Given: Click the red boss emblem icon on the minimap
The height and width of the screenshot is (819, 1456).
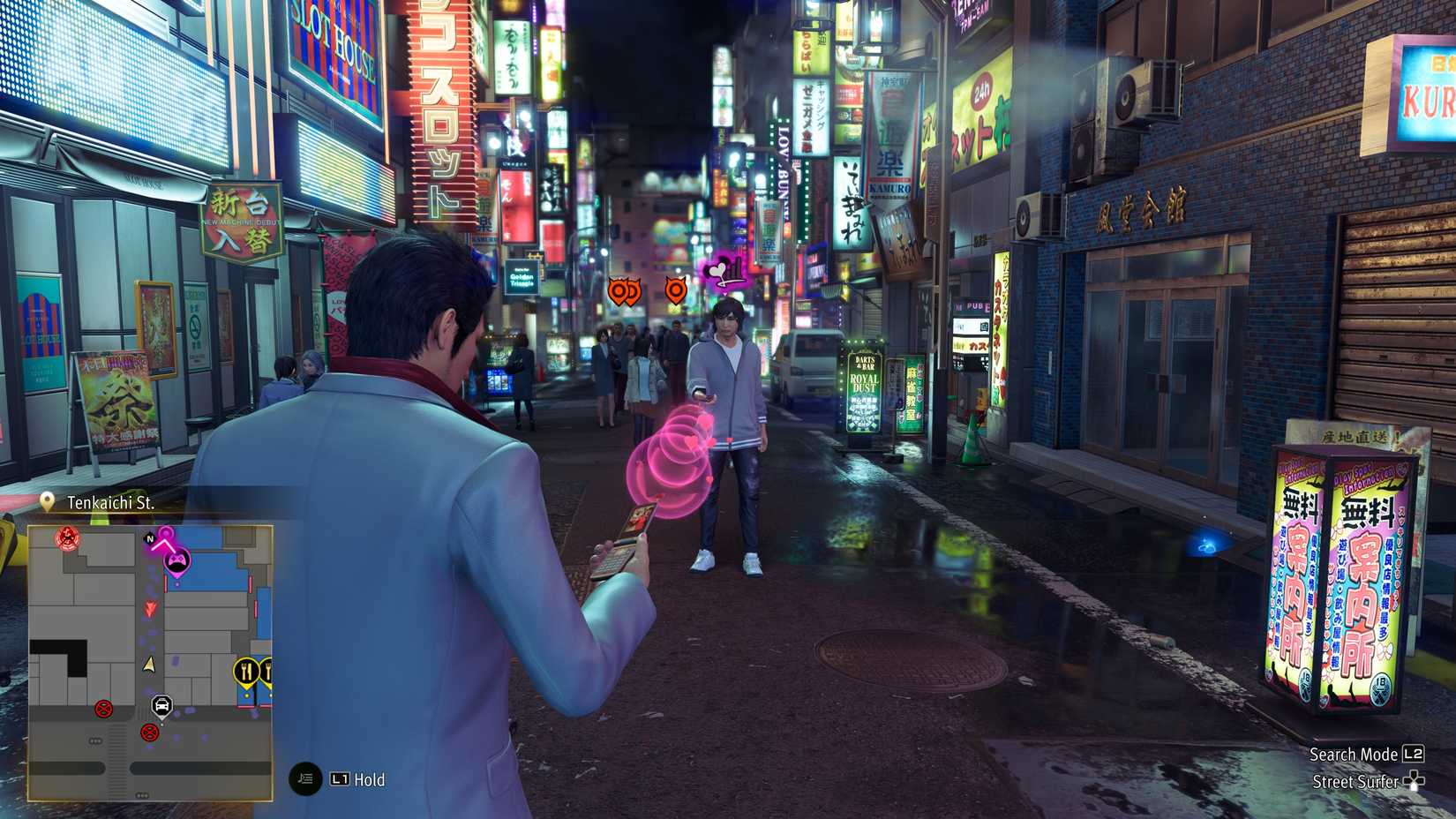Looking at the screenshot, I should point(67,538).
